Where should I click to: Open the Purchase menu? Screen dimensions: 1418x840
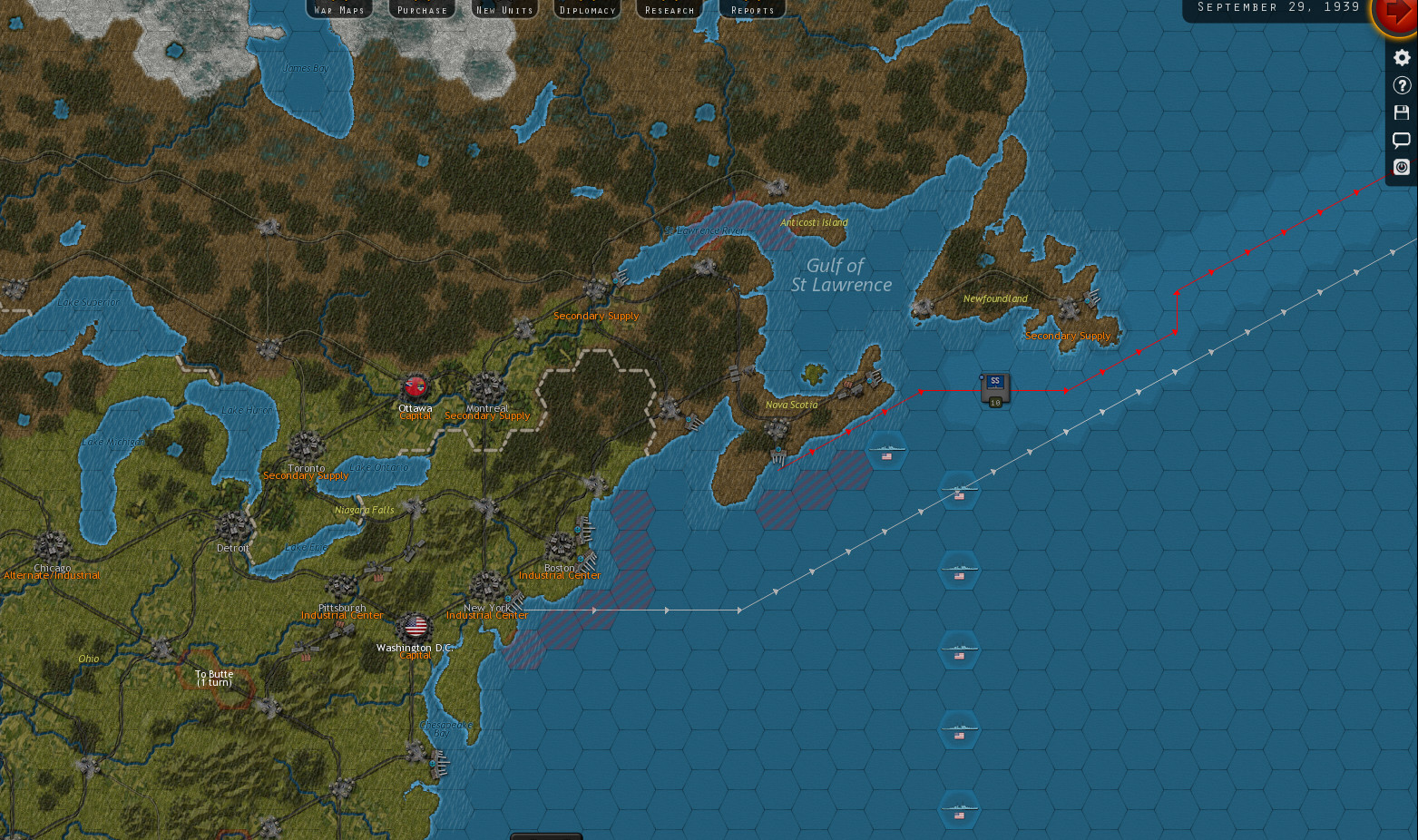point(422,10)
